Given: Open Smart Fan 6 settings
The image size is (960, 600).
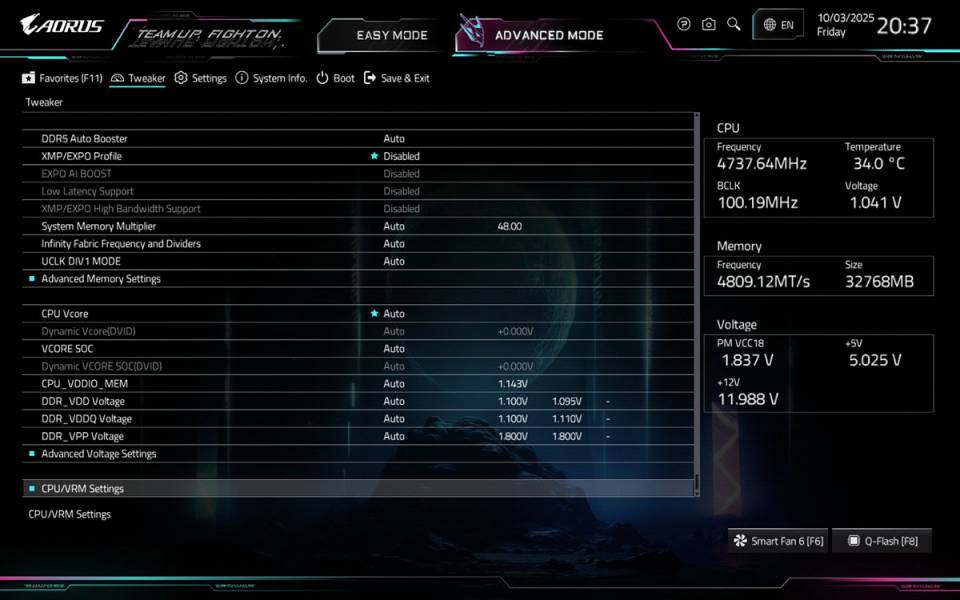Looking at the screenshot, I should pos(778,541).
